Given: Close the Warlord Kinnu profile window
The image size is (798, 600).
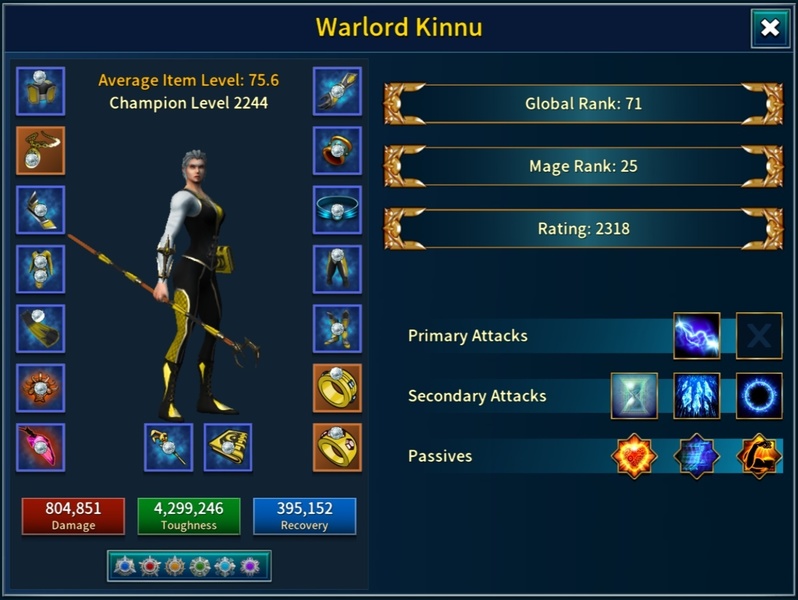Looking at the screenshot, I should pos(770,29).
